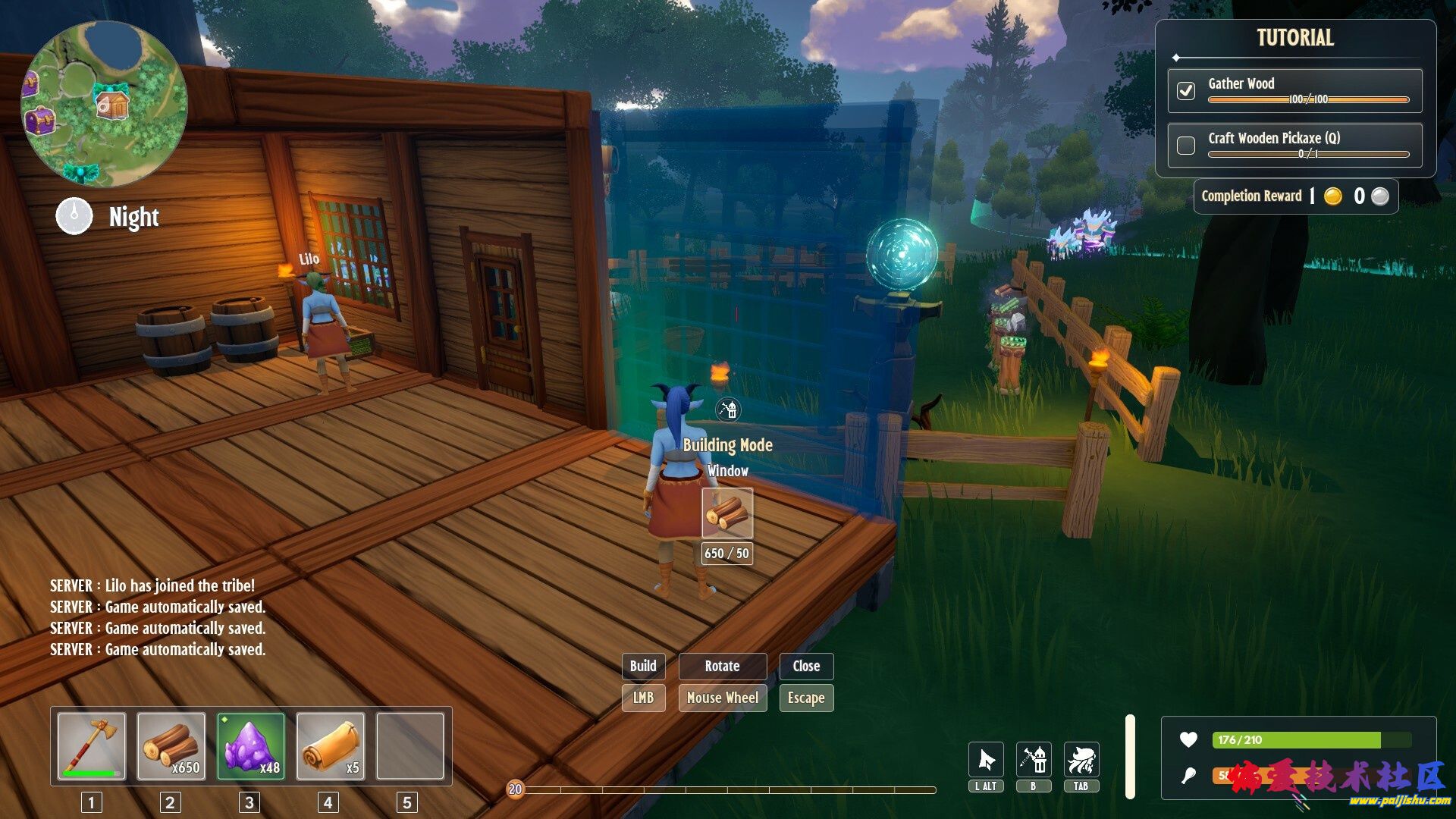Choose the purple crystal x48 slot
The image size is (1456, 819).
[x=251, y=746]
